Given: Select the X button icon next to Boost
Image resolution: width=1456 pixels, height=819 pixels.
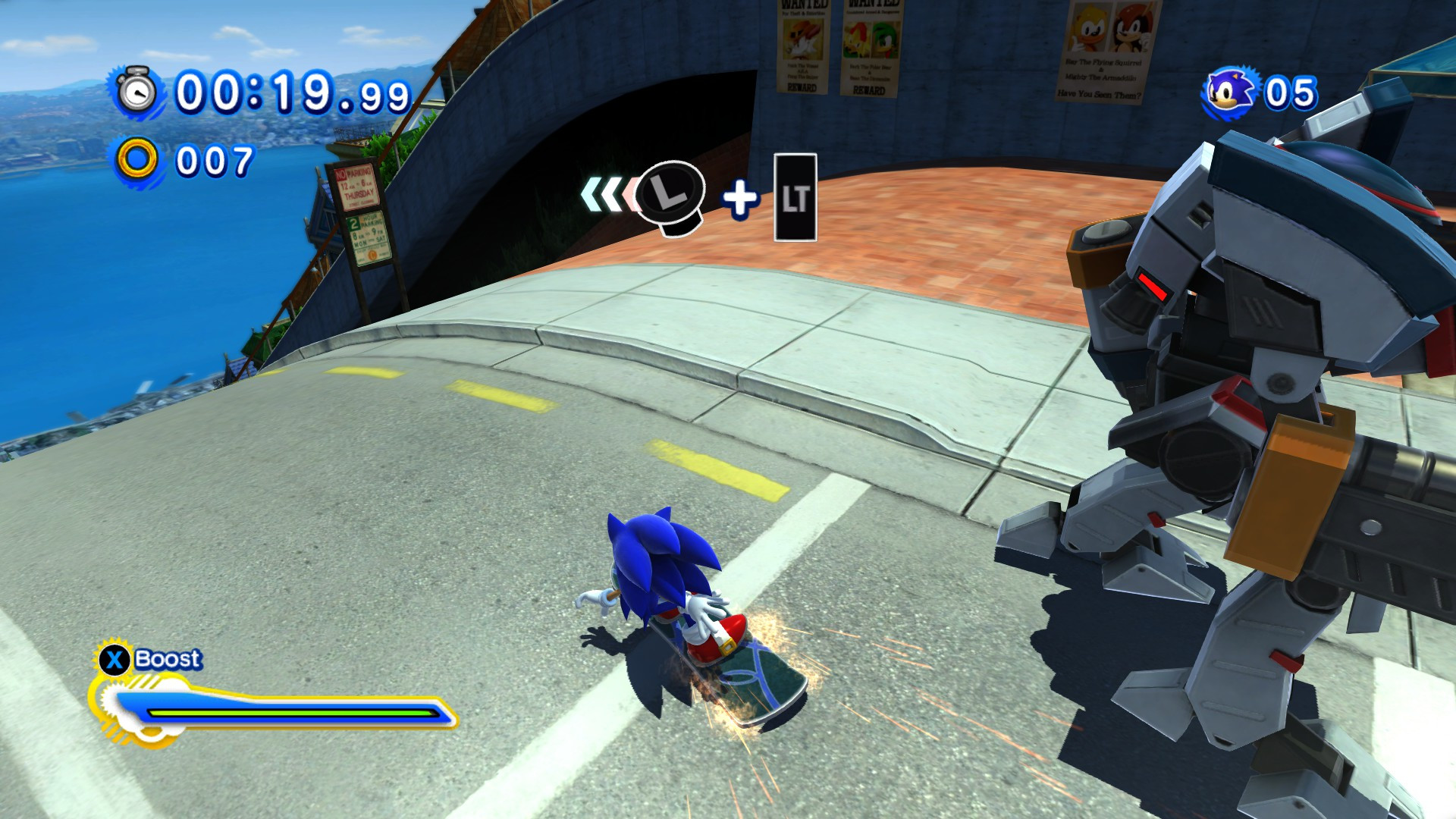Looking at the screenshot, I should click(112, 660).
